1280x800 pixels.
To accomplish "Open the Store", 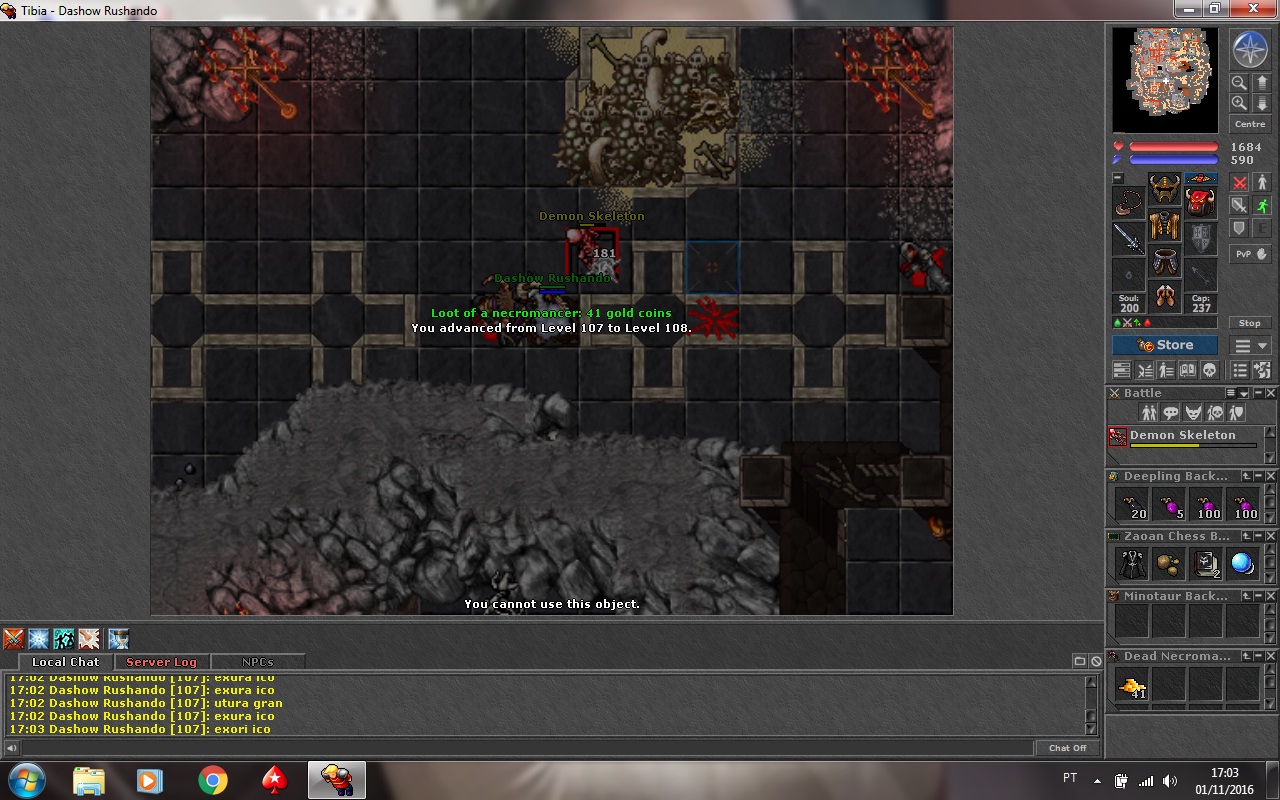I will click(x=1165, y=345).
